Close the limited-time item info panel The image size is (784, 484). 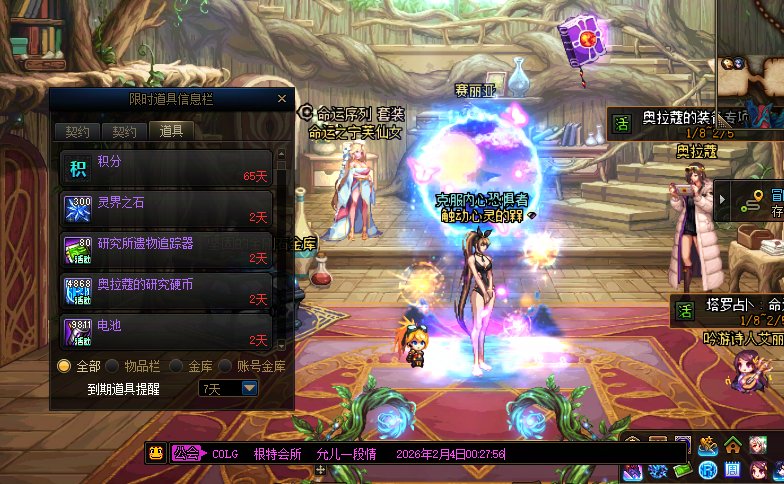282,99
